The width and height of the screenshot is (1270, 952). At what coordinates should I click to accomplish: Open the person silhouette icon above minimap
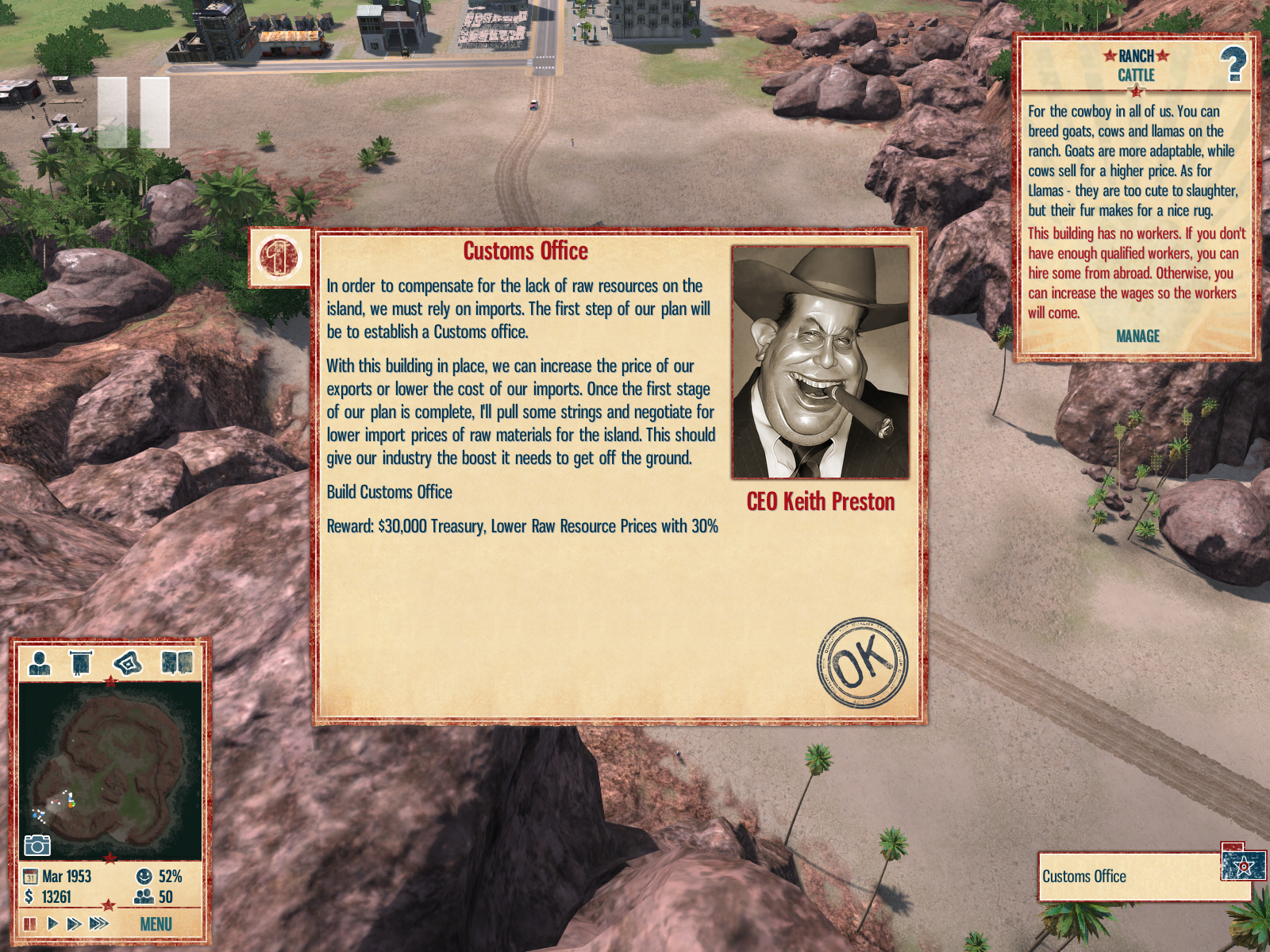[x=39, y=662]
